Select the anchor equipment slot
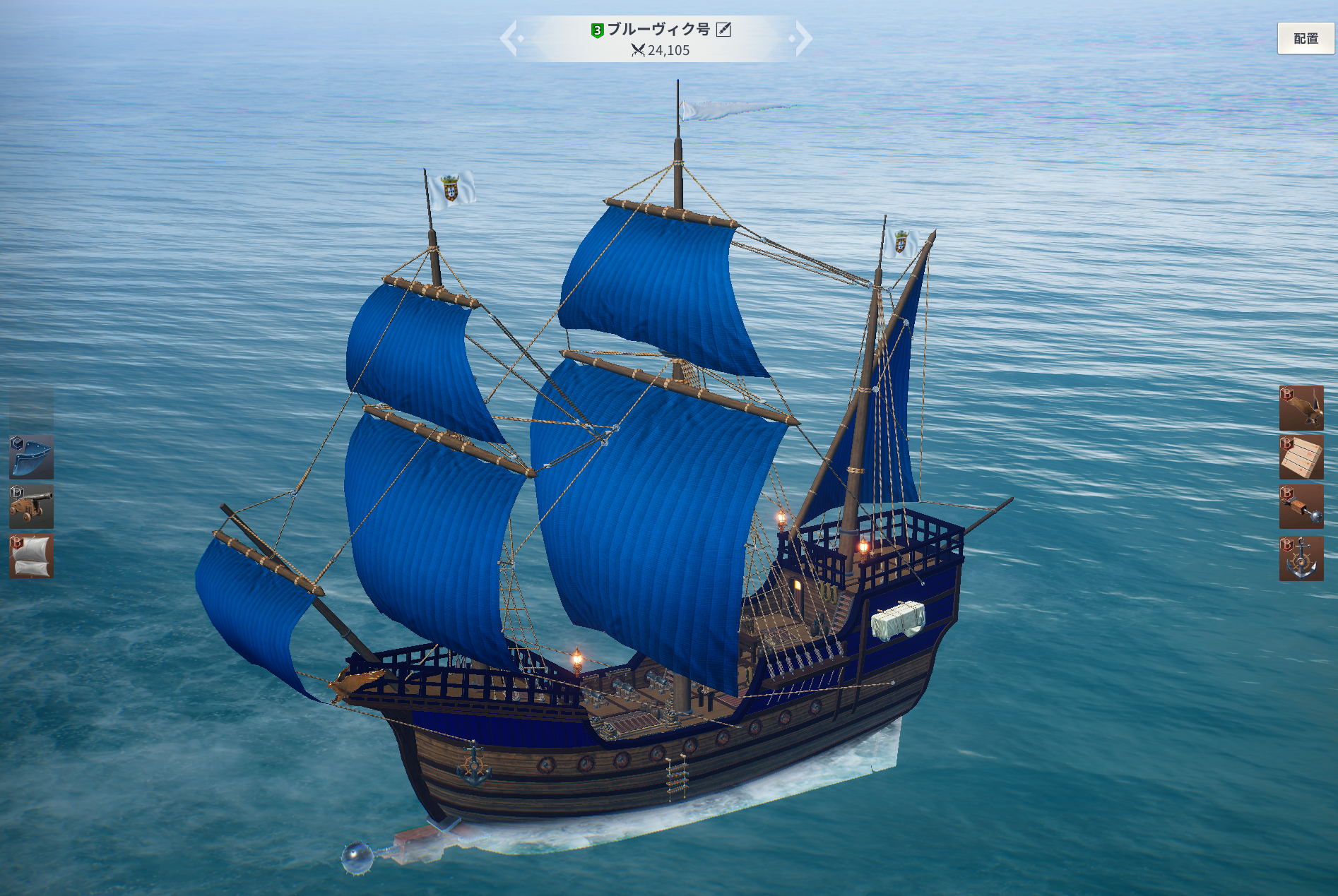Screen dimensions: 1338x896 (x=1301, y=558)
